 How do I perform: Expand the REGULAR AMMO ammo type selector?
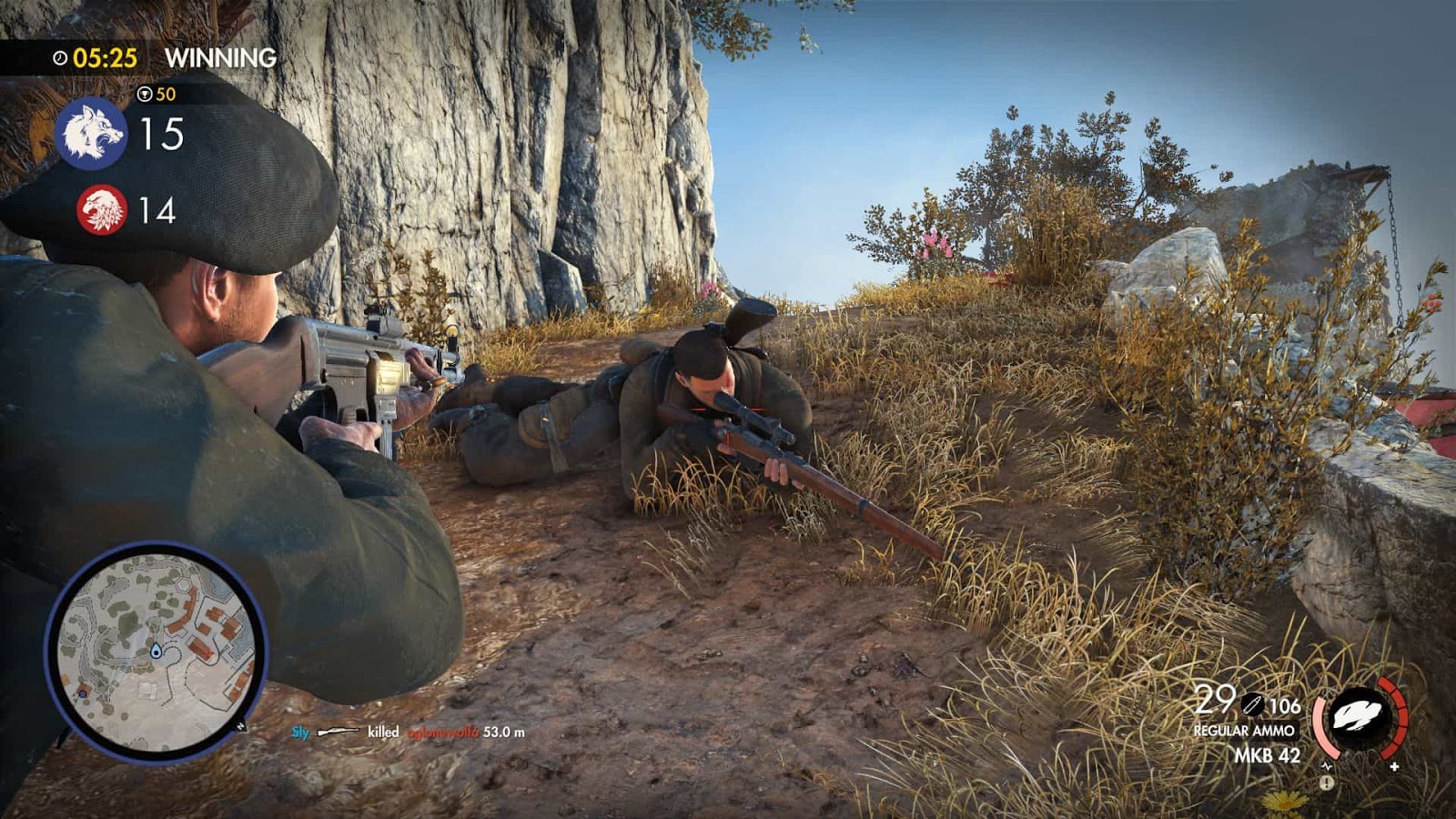(1245, 730)
